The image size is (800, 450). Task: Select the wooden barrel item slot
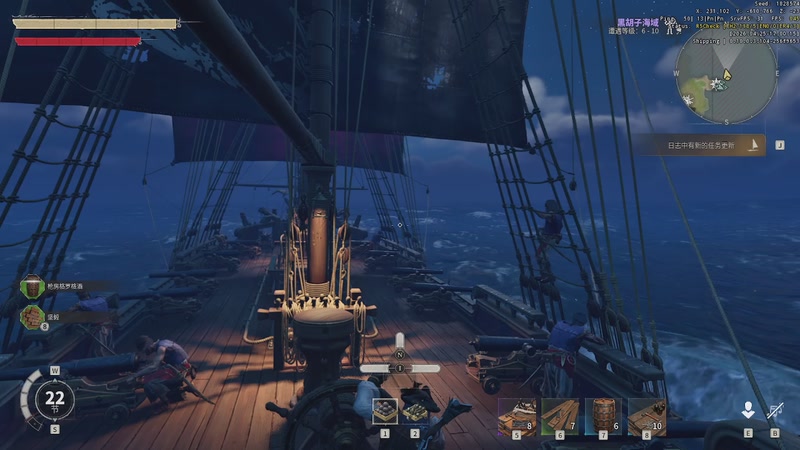click(603, 415)
